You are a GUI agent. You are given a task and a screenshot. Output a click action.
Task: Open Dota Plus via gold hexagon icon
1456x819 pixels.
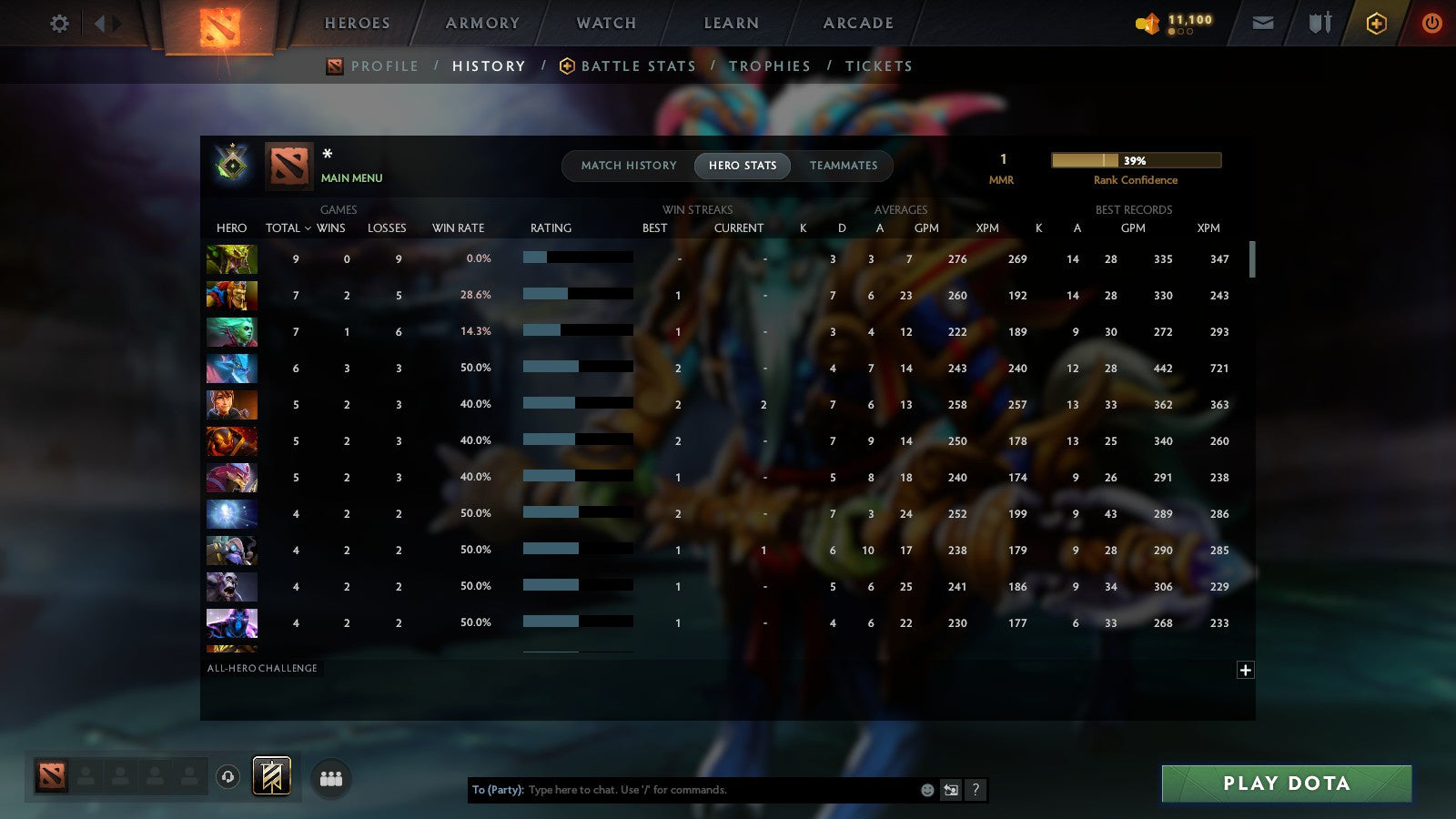point(1374,23)
